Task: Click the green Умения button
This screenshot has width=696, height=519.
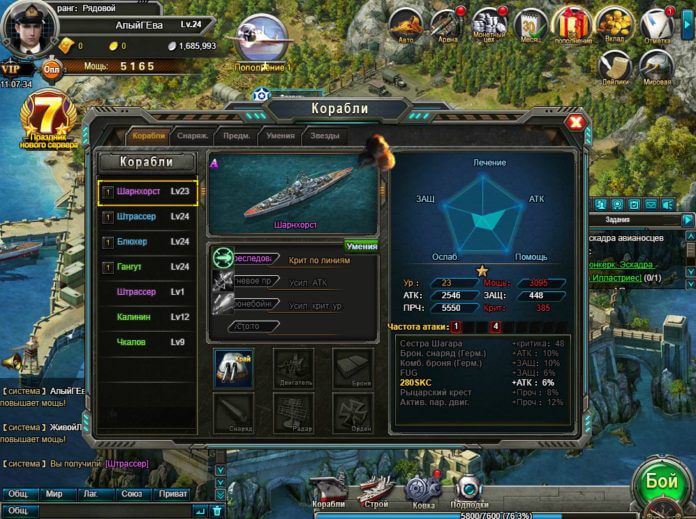Action: pos(361,246)
